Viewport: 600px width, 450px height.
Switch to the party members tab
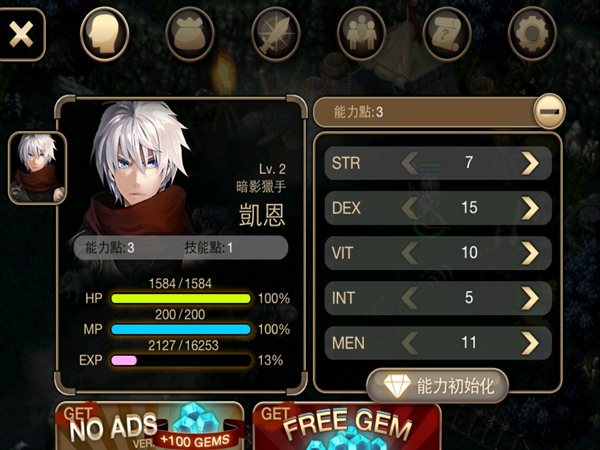tap(361, 34)
